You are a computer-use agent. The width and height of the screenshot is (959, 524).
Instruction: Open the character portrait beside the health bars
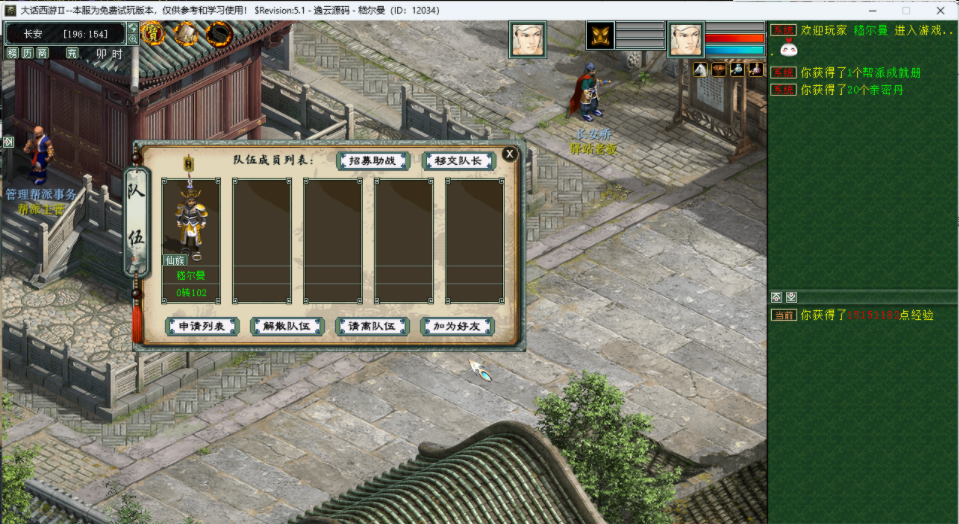(x=686, y=40)
